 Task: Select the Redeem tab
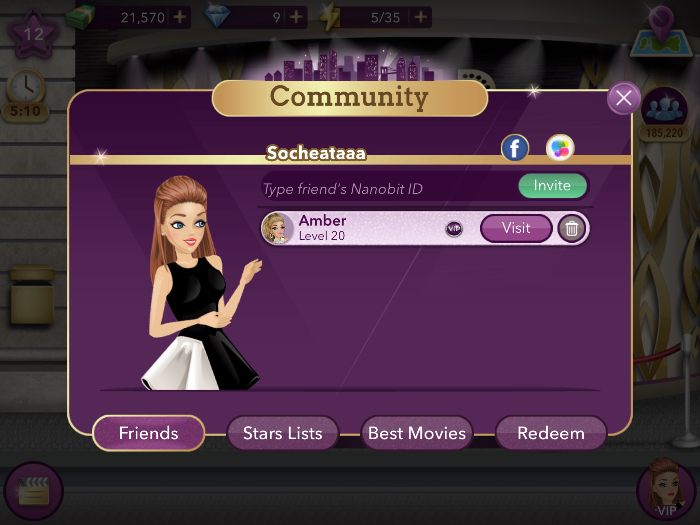click(x=551, y=433)
